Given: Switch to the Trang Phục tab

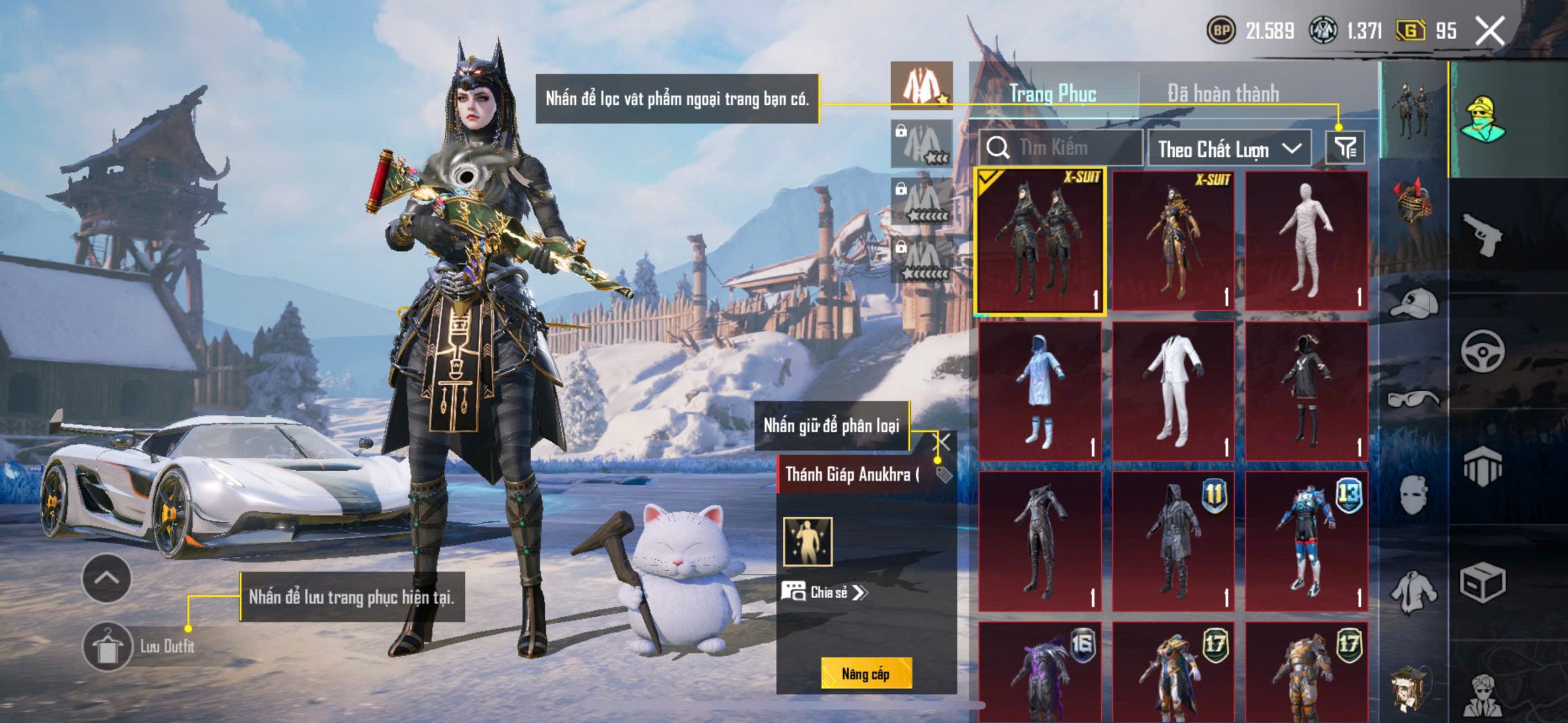Looking at the screenshot, I should (x=1052, y=94).
